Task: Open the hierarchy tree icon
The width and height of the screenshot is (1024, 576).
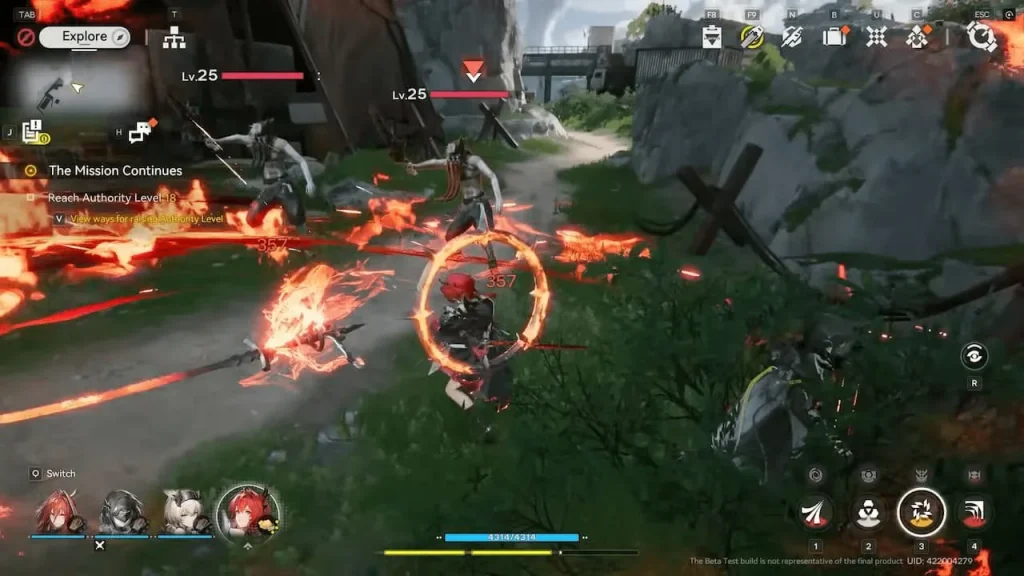Action: coord(175,39)
